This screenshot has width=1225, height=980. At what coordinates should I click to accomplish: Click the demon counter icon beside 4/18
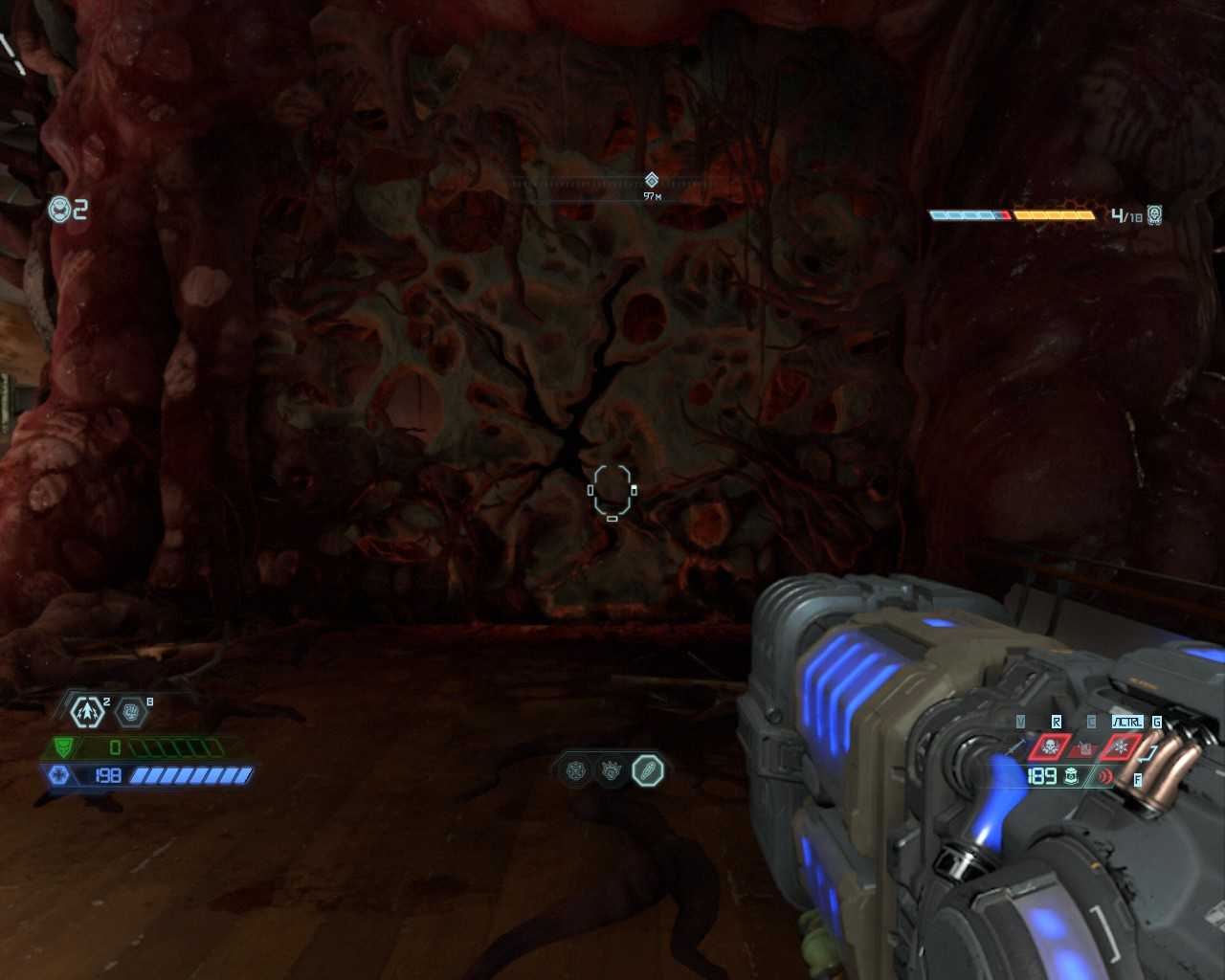point(1155,214)
